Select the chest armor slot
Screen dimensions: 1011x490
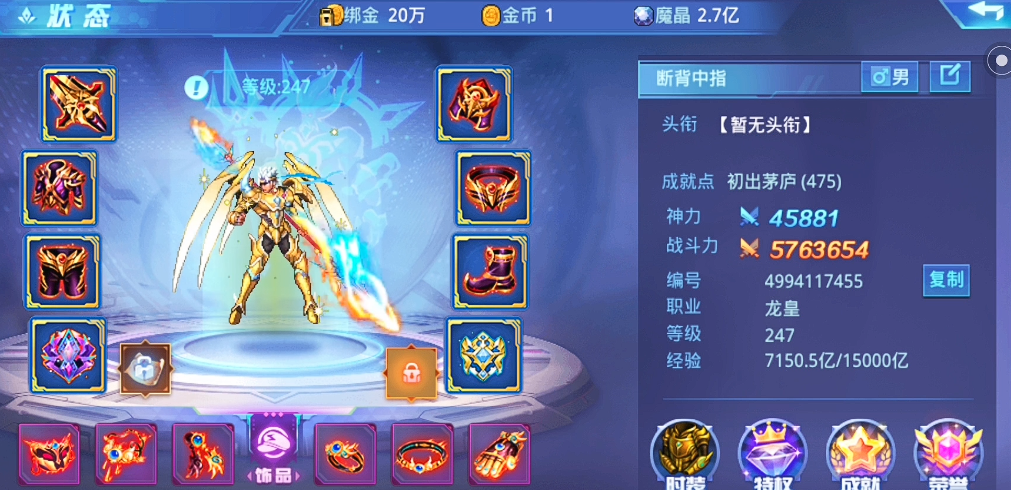pyautogui.click(x=60, y=188)
